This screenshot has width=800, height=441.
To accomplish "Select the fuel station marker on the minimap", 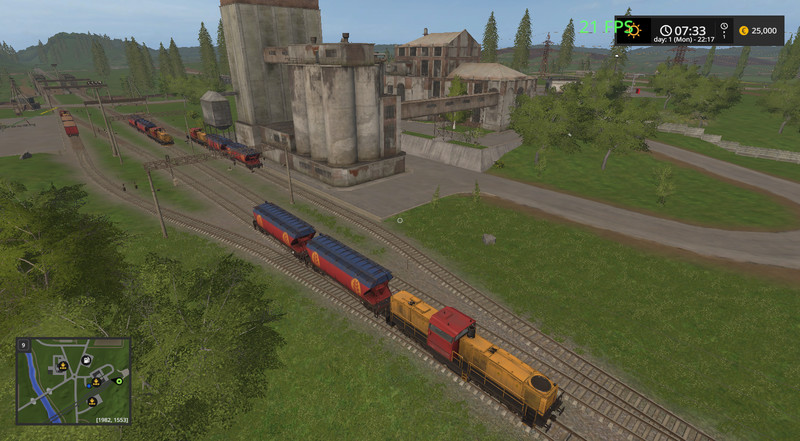I will coord(86,359).
